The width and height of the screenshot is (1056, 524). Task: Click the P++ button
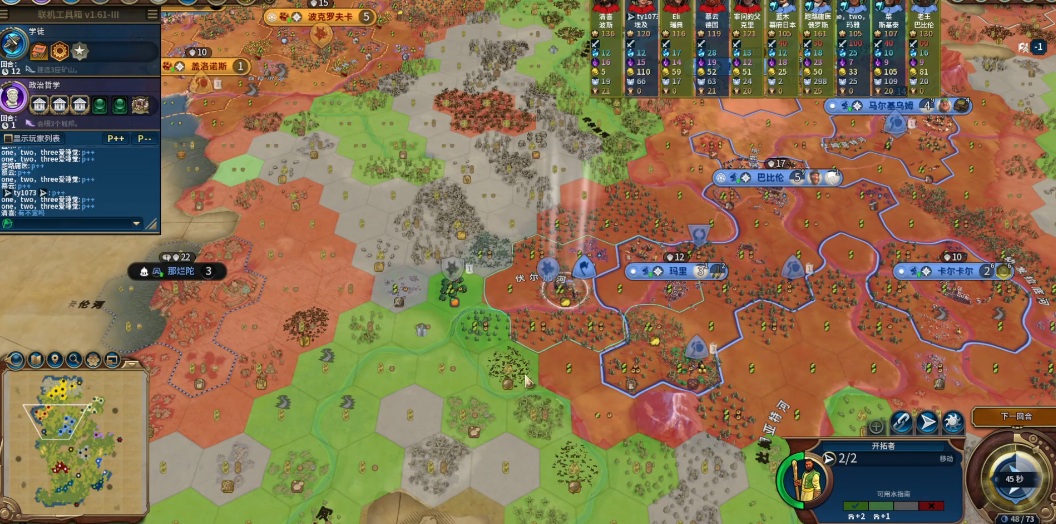tap(116, 139)
